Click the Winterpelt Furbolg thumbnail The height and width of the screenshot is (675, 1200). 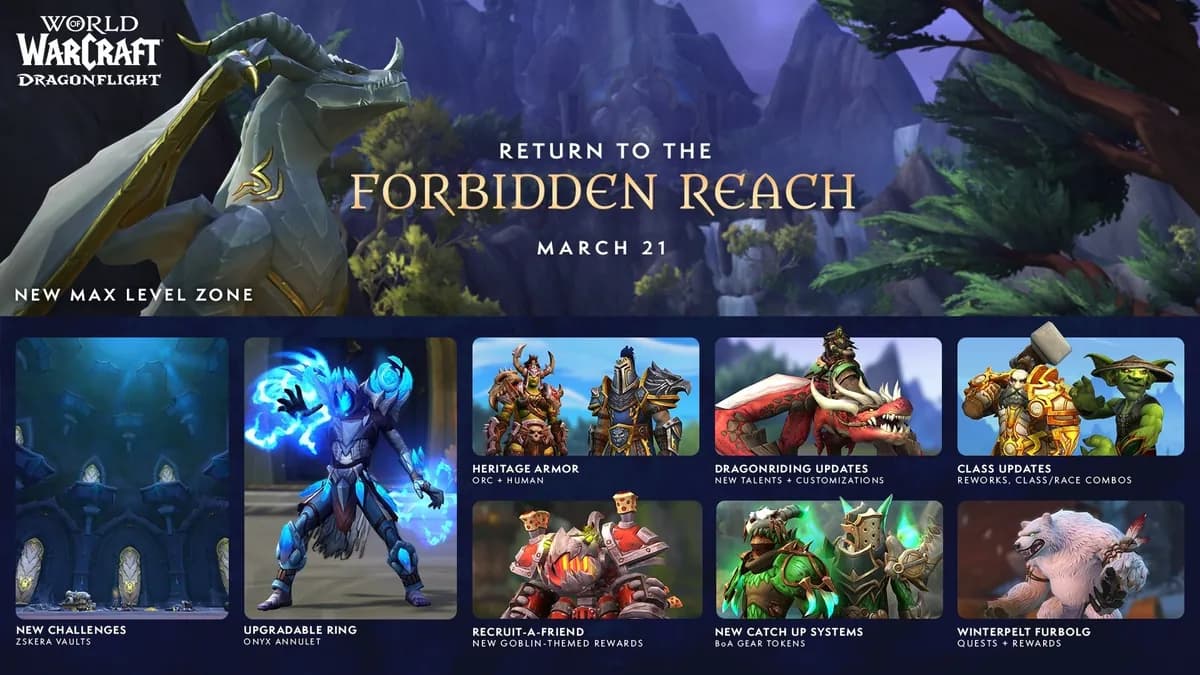1070,559
